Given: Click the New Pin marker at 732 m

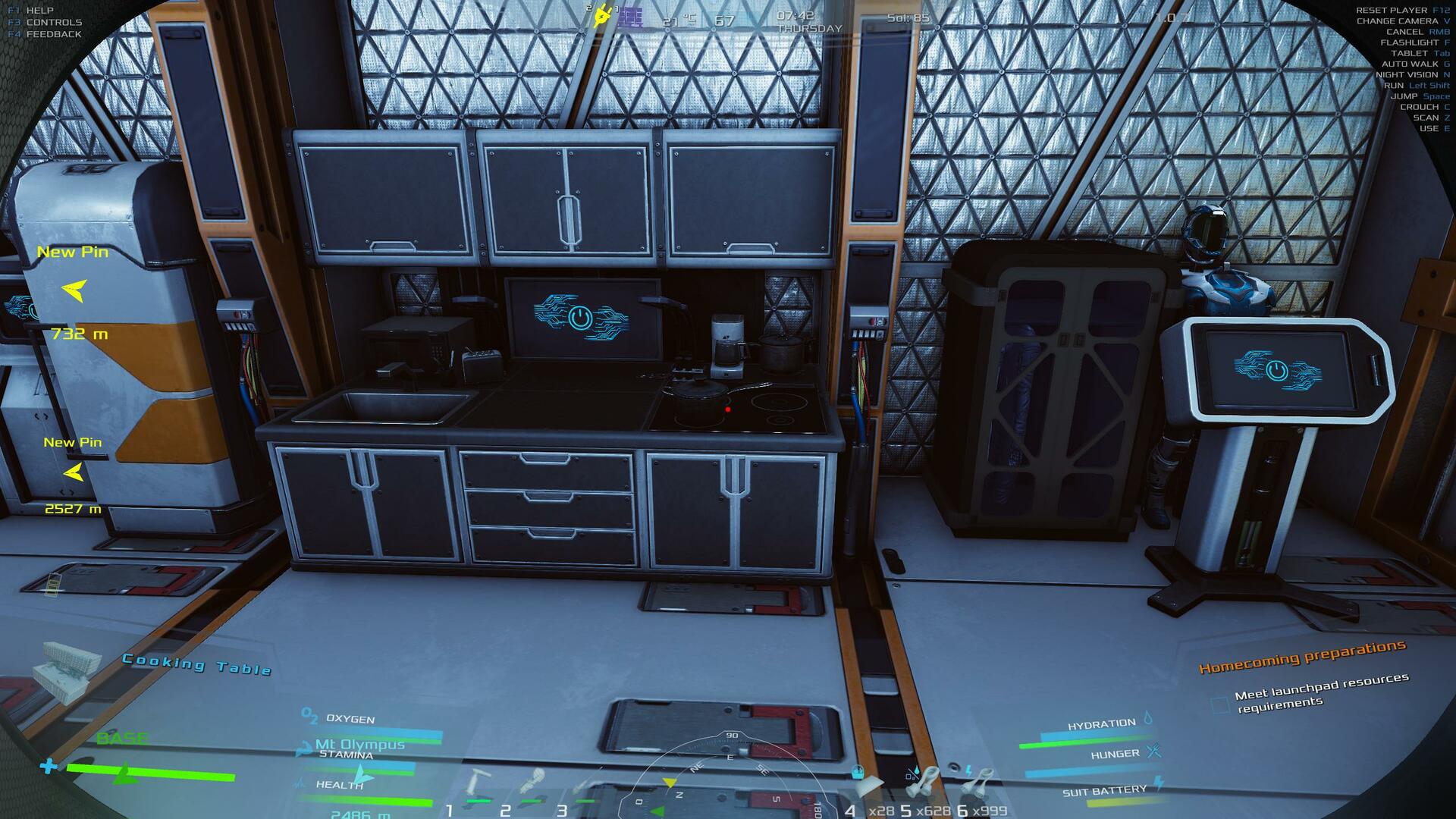Looking at the screenshot, I should coord(74,290).
